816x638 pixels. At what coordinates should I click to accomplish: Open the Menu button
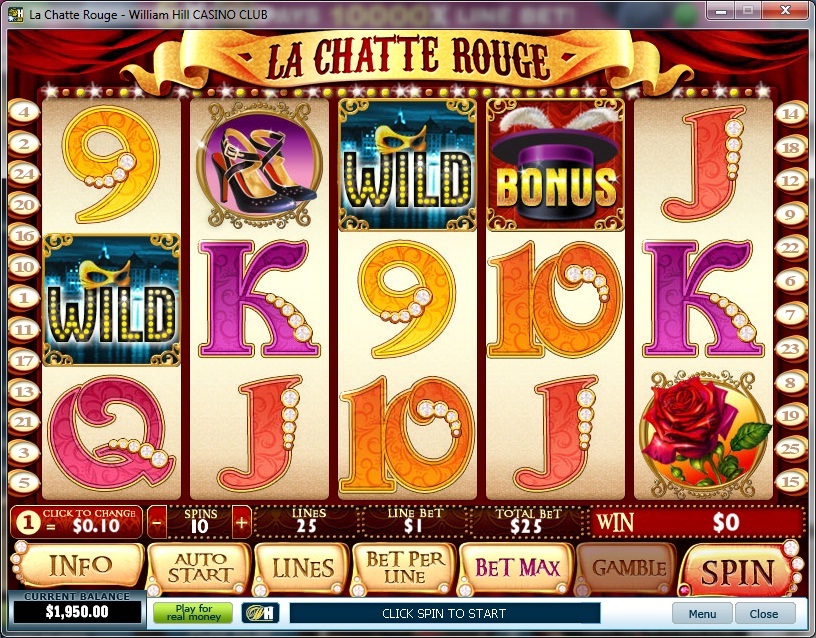click(702, 613)
